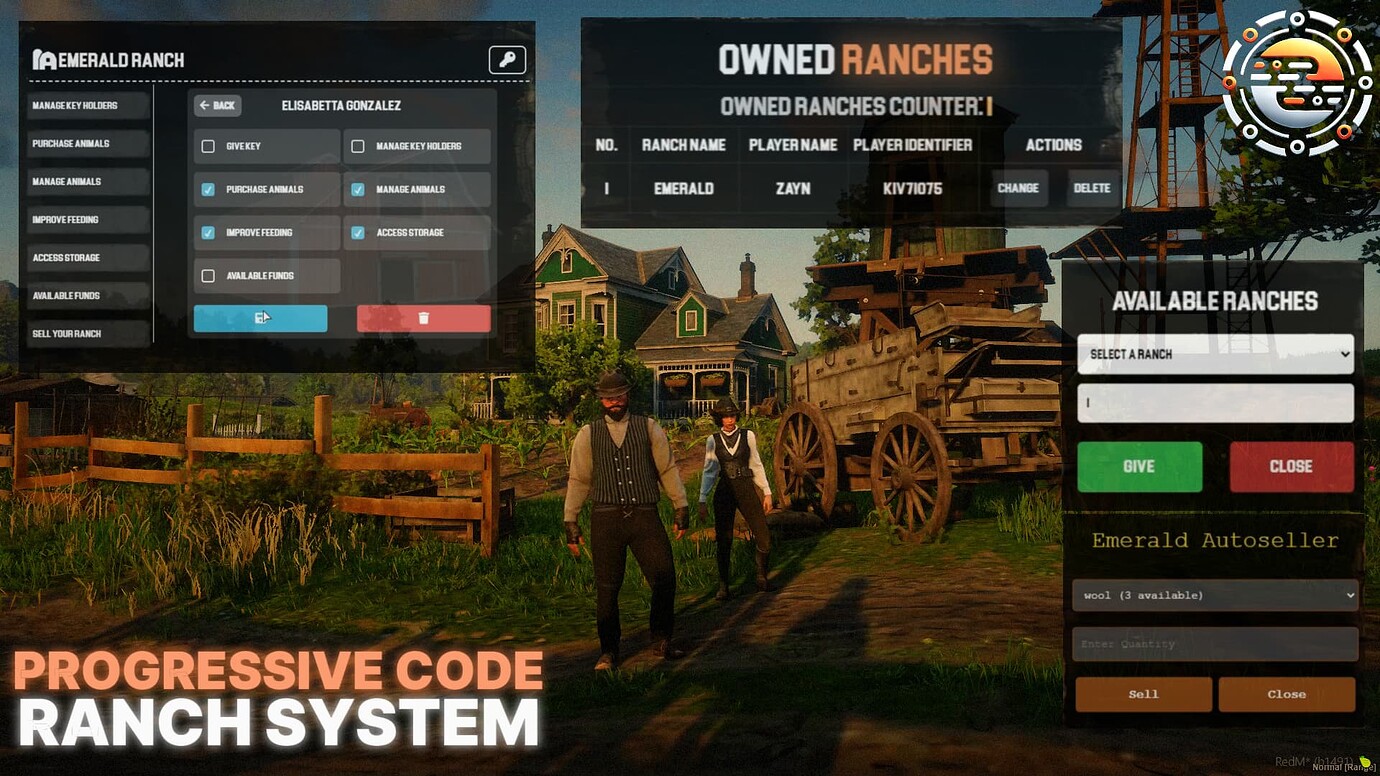
Task: Enable the Available Funds checkbox
Action: coord(209,275)
